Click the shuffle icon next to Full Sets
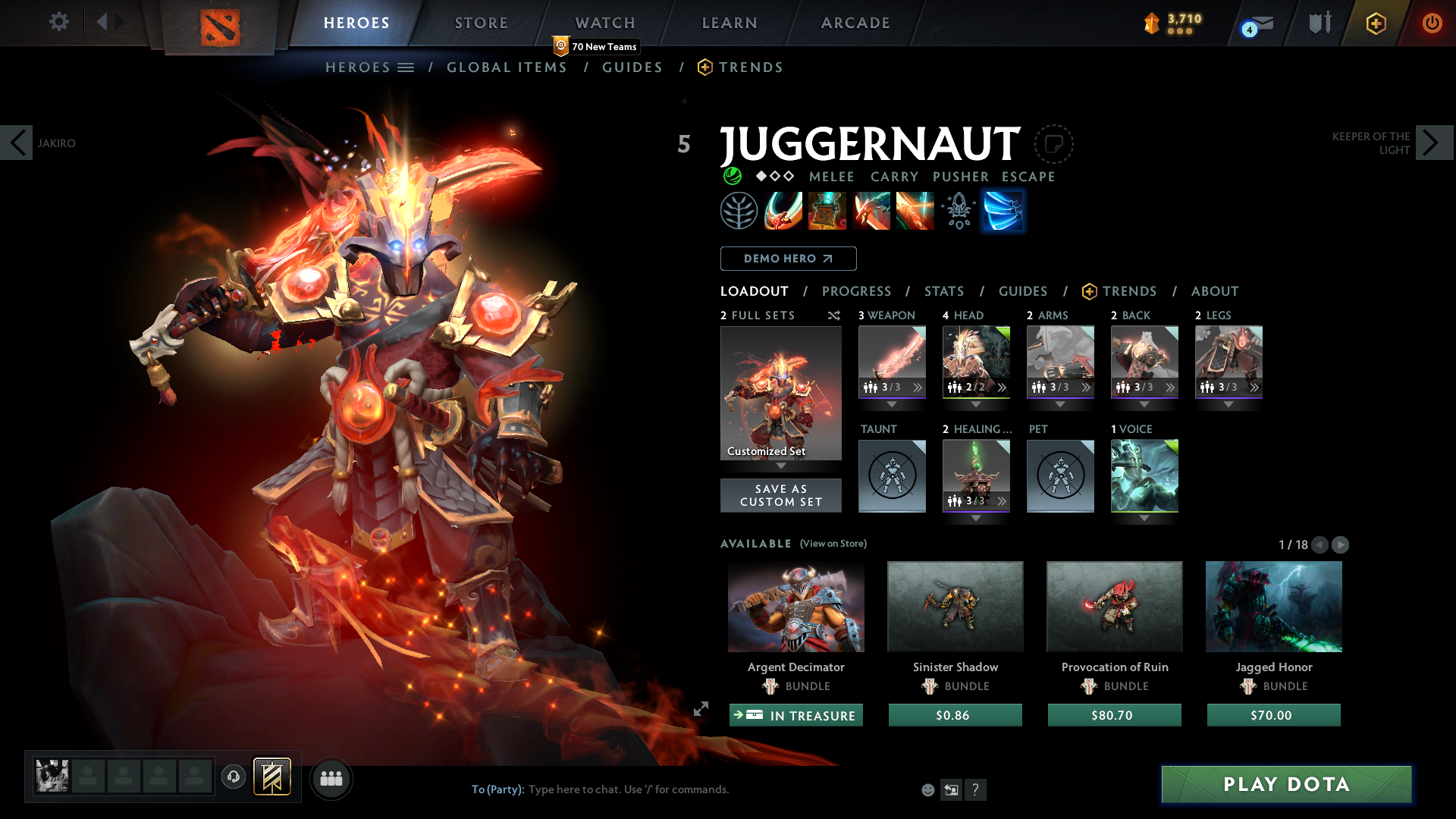This screenshot has height=819, width=1456. click(834, 315)
